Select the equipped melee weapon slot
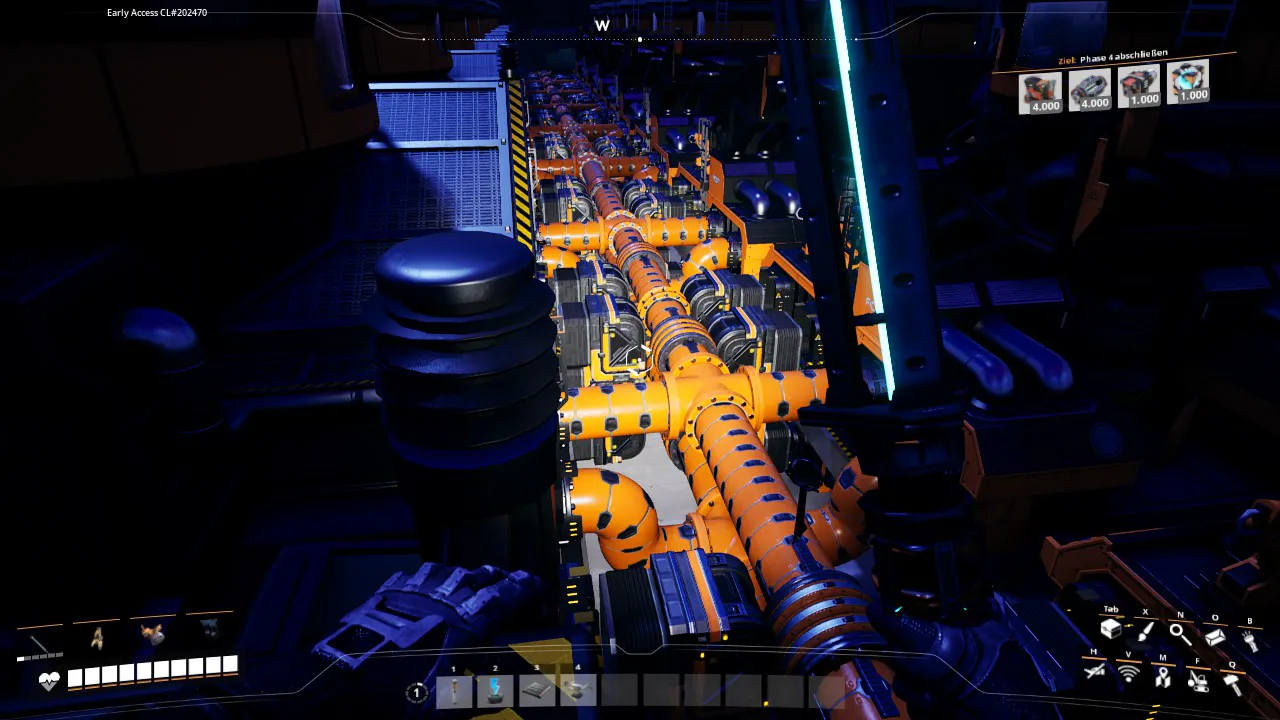The image size is (1280, 720). point(40,641)
